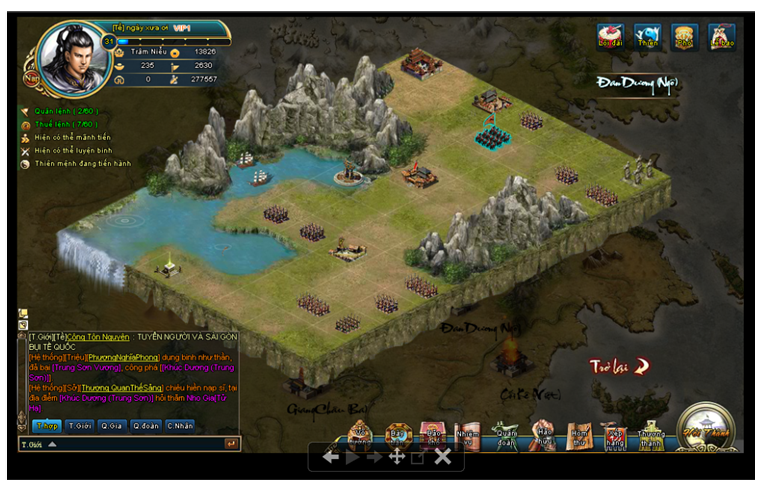
Task: Switch to the Q.đoàn chat tab
Action: [x=146, y=426]
